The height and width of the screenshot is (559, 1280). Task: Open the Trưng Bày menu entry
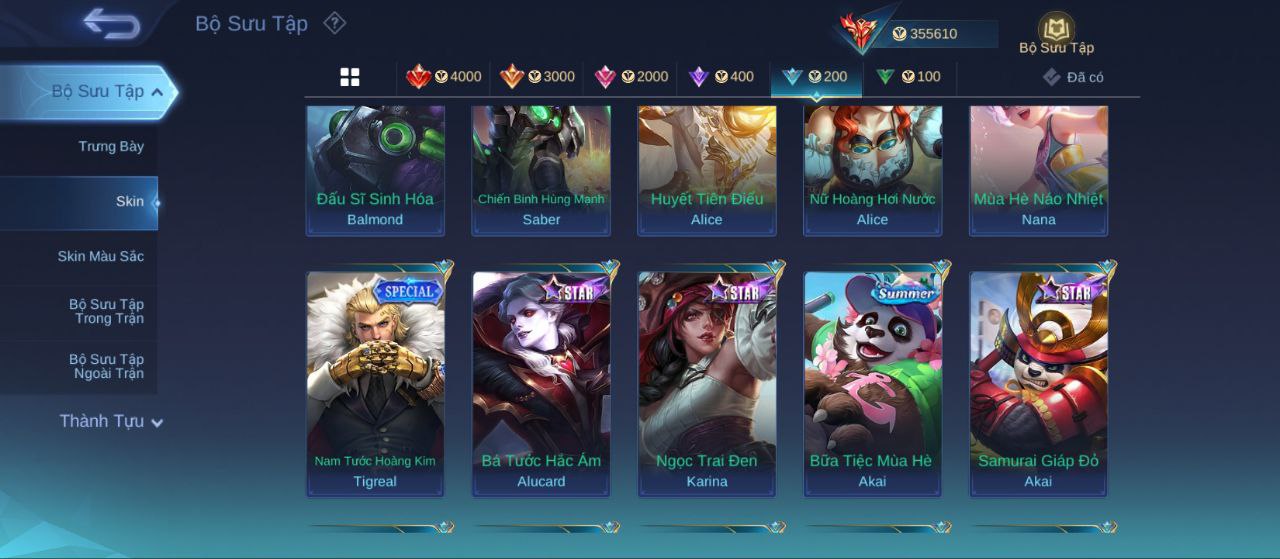click(x=111, y=147)
